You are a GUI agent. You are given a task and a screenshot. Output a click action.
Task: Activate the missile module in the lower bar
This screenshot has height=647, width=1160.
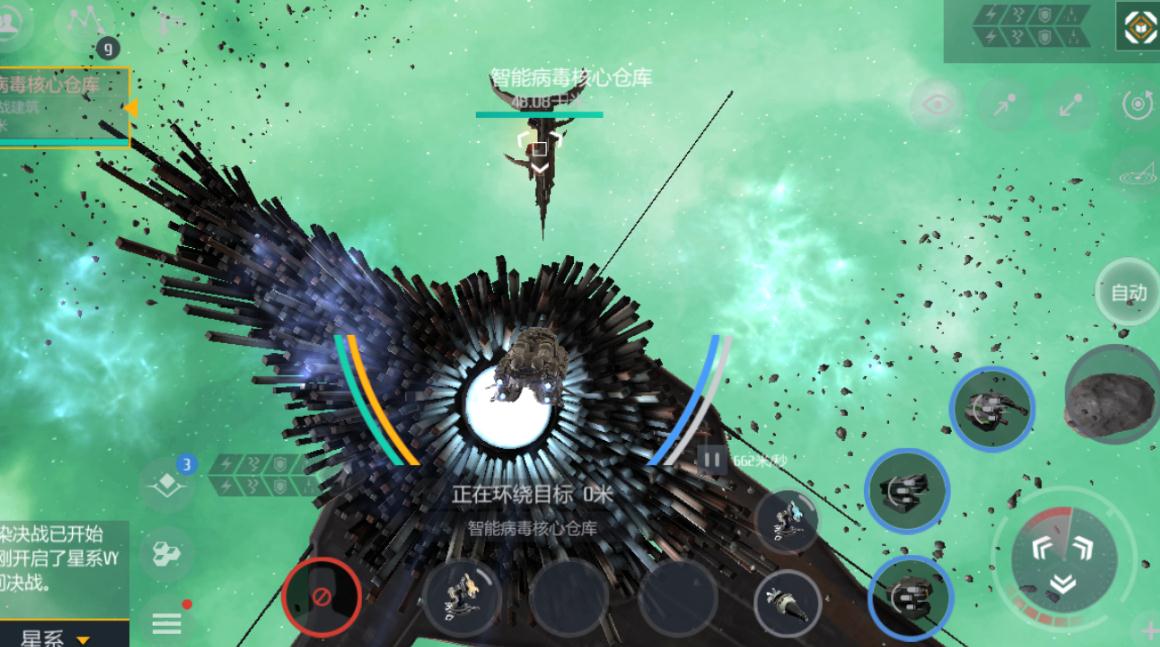(x=787, y=602)
